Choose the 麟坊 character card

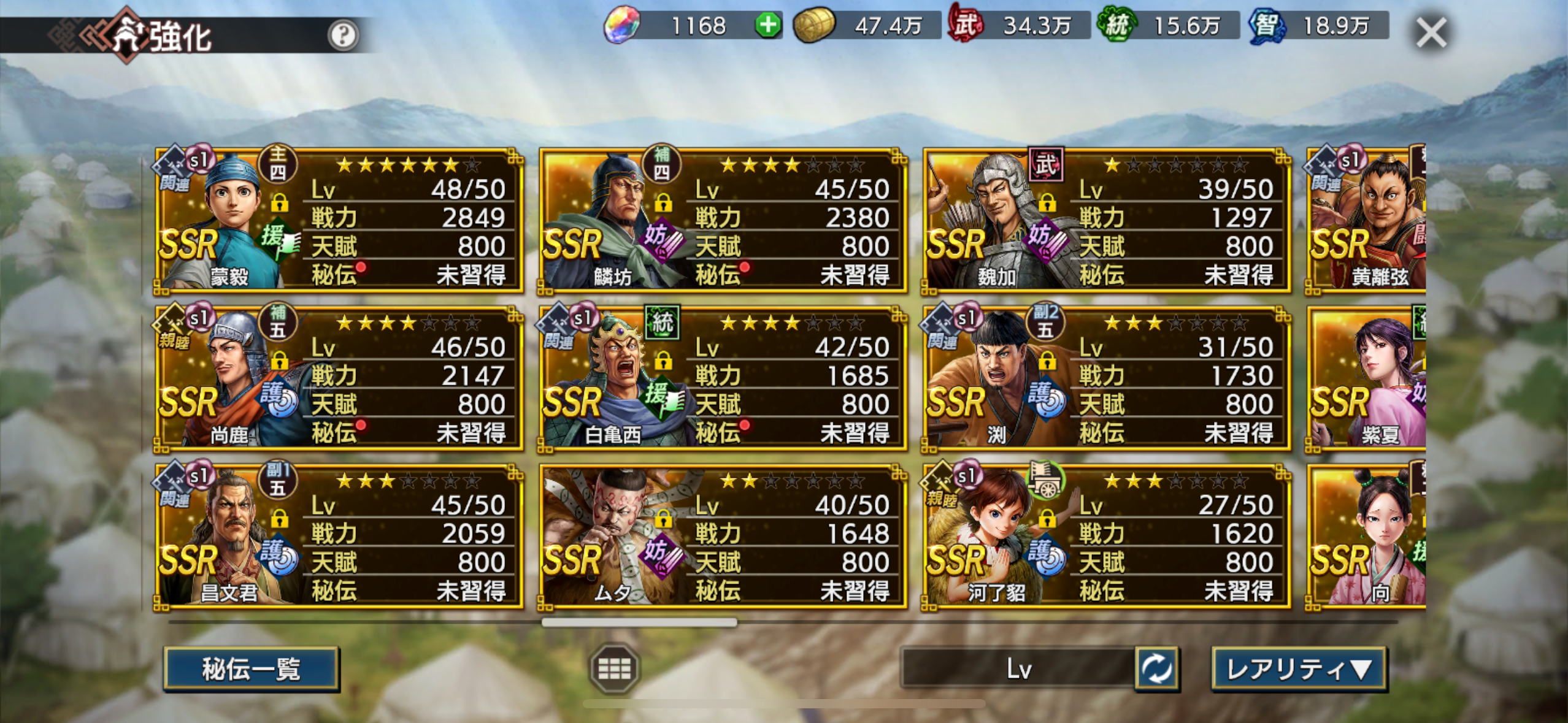click(x=723, y=221)
